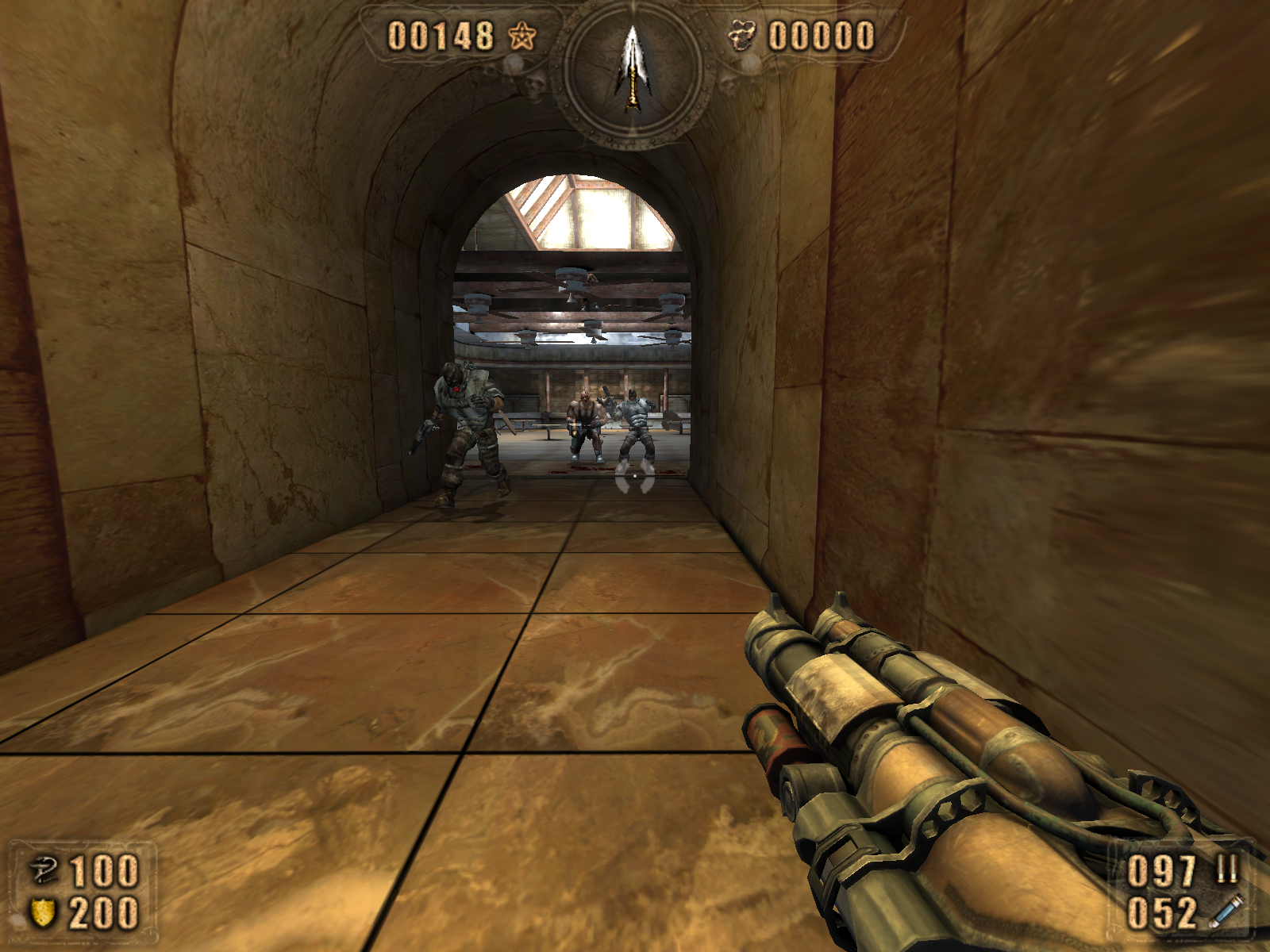
Task: Select the stake ammo icon
Action: click(x=1226, y=911)
